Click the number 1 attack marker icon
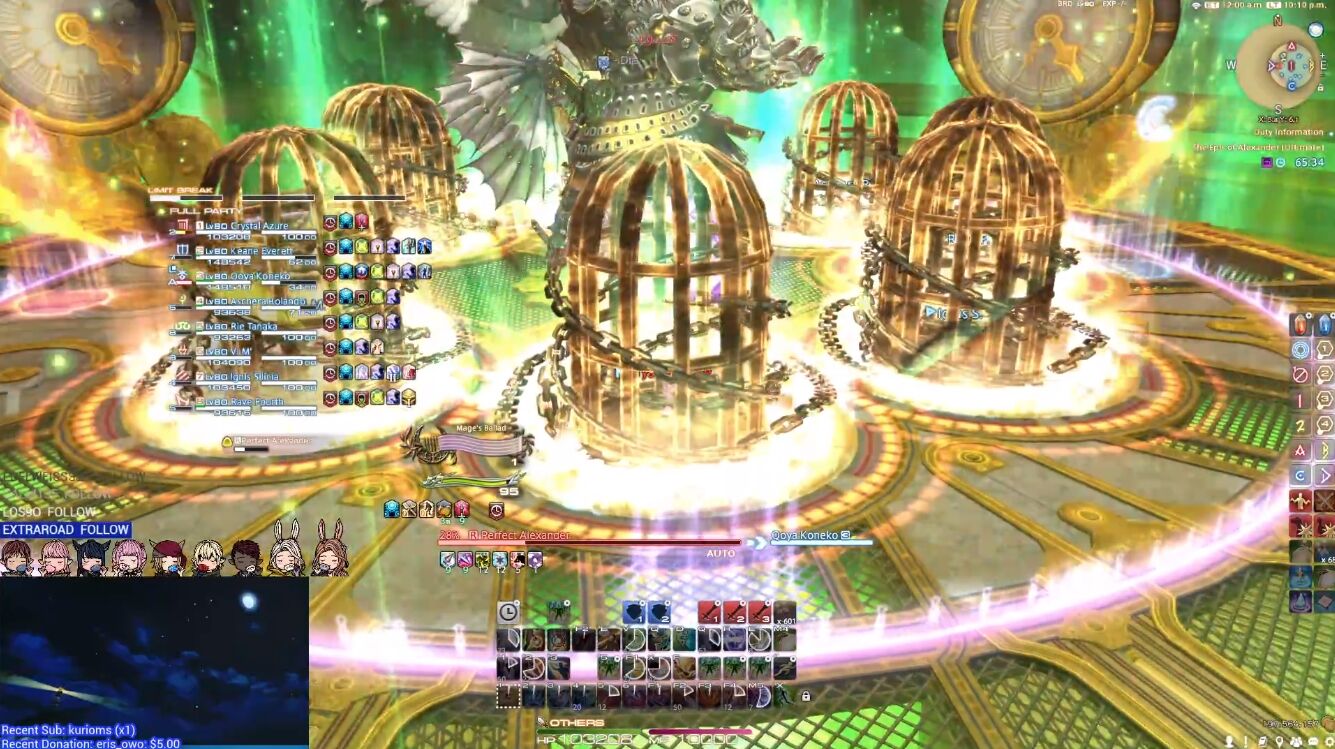The width and height of the screenshot is (1335, 749). coord(1325,349)
